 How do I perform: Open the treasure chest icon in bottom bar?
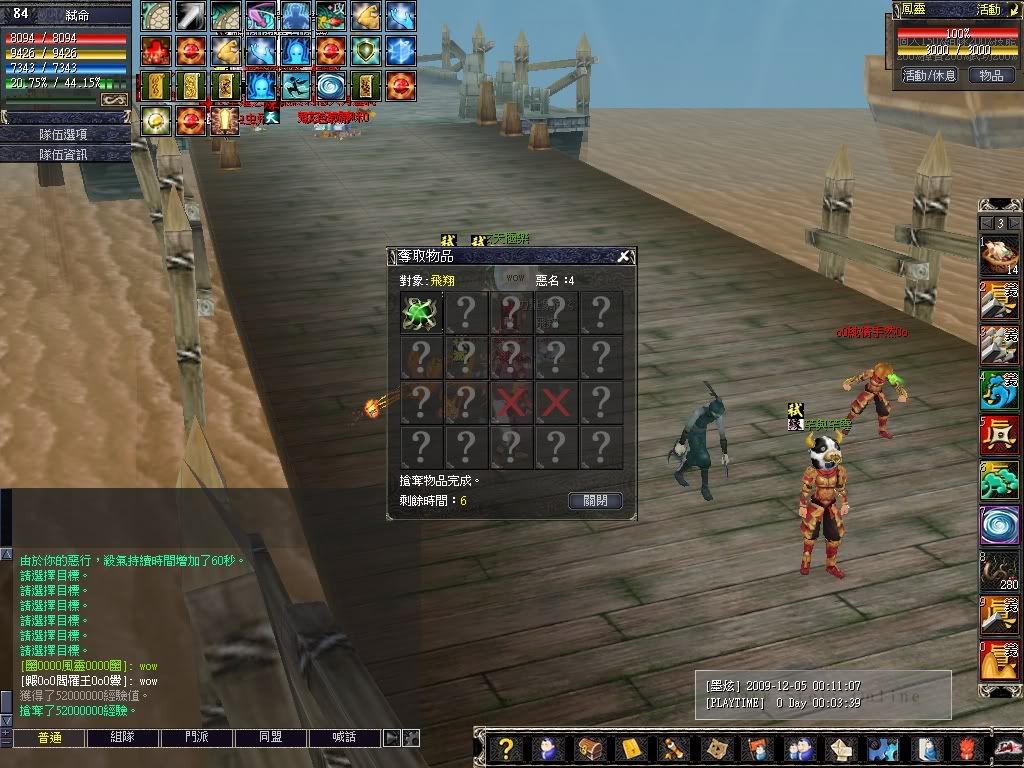(588, 748)
